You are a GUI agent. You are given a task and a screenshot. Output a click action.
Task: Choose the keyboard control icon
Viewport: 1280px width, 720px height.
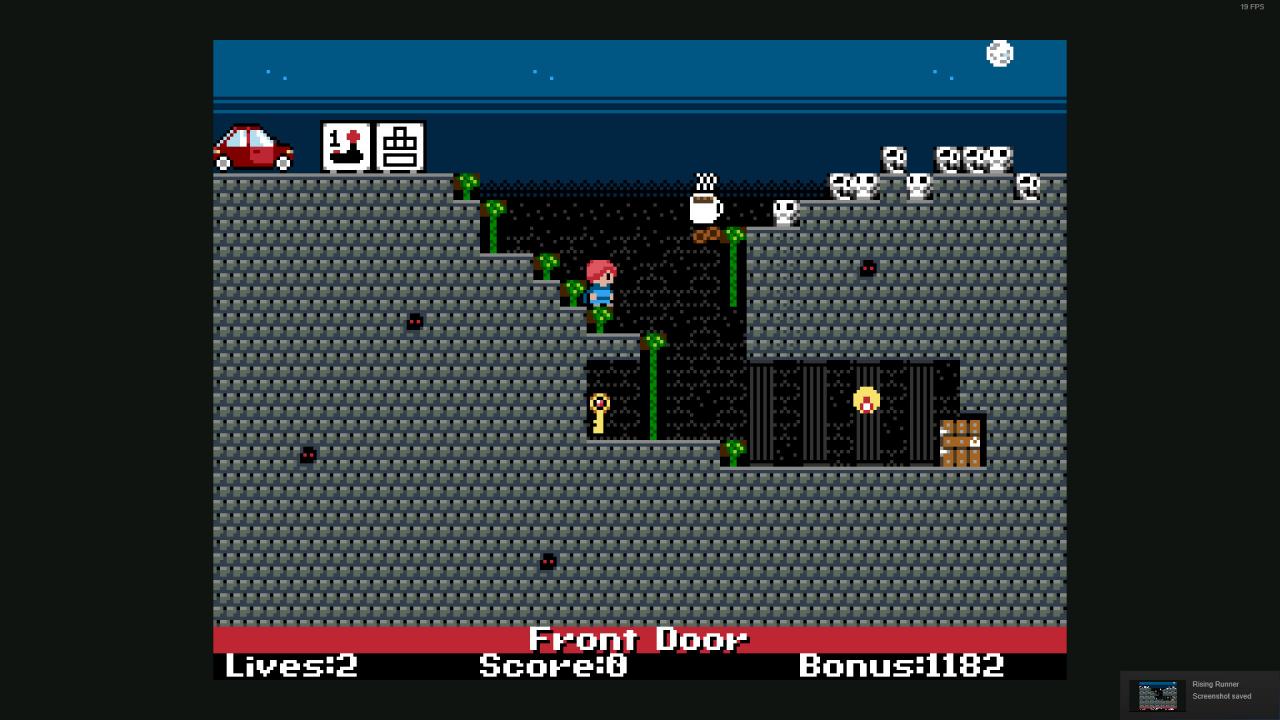(x=400, y=147)
